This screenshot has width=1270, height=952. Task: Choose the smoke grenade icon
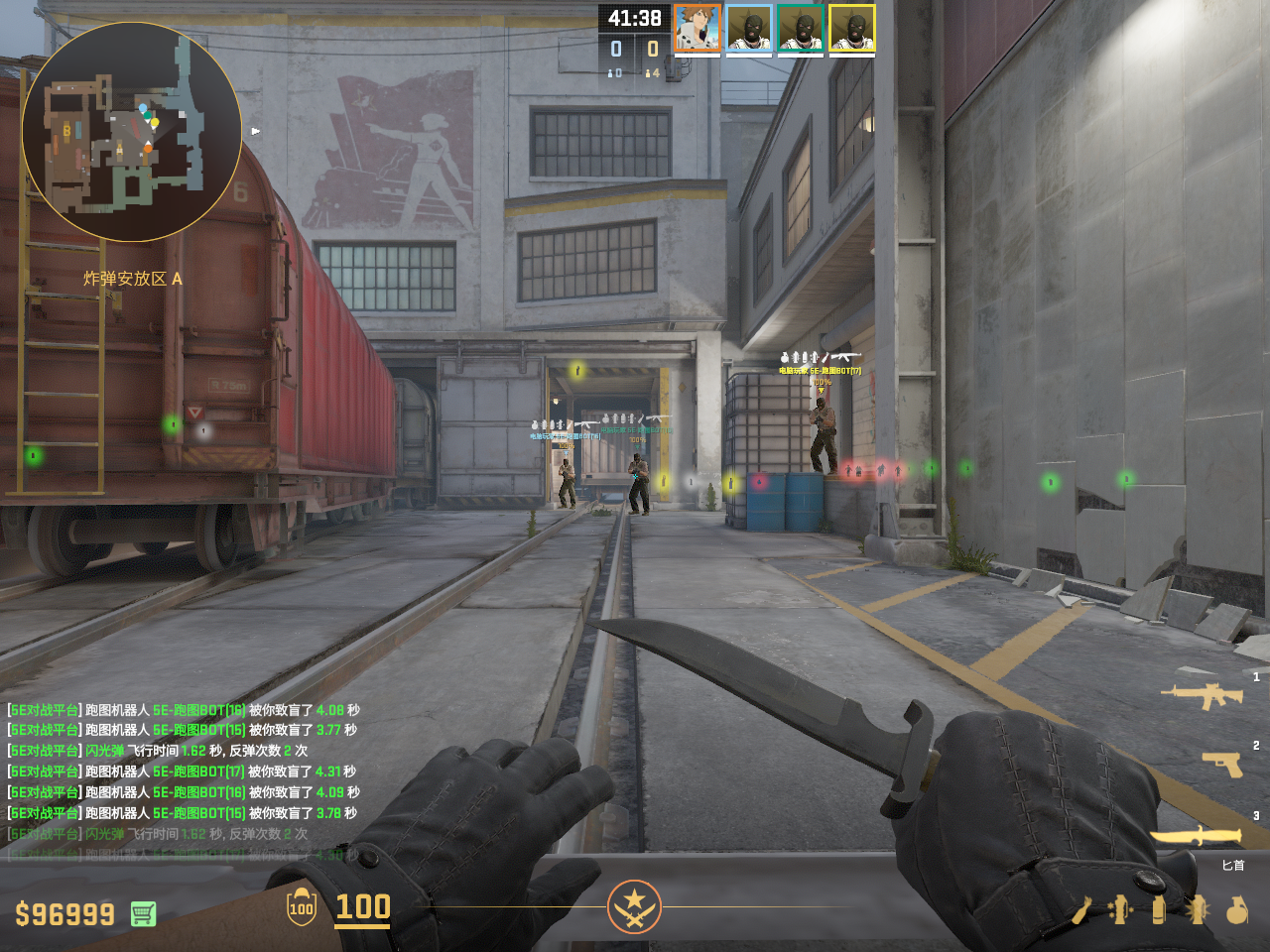pos(1159,909)
